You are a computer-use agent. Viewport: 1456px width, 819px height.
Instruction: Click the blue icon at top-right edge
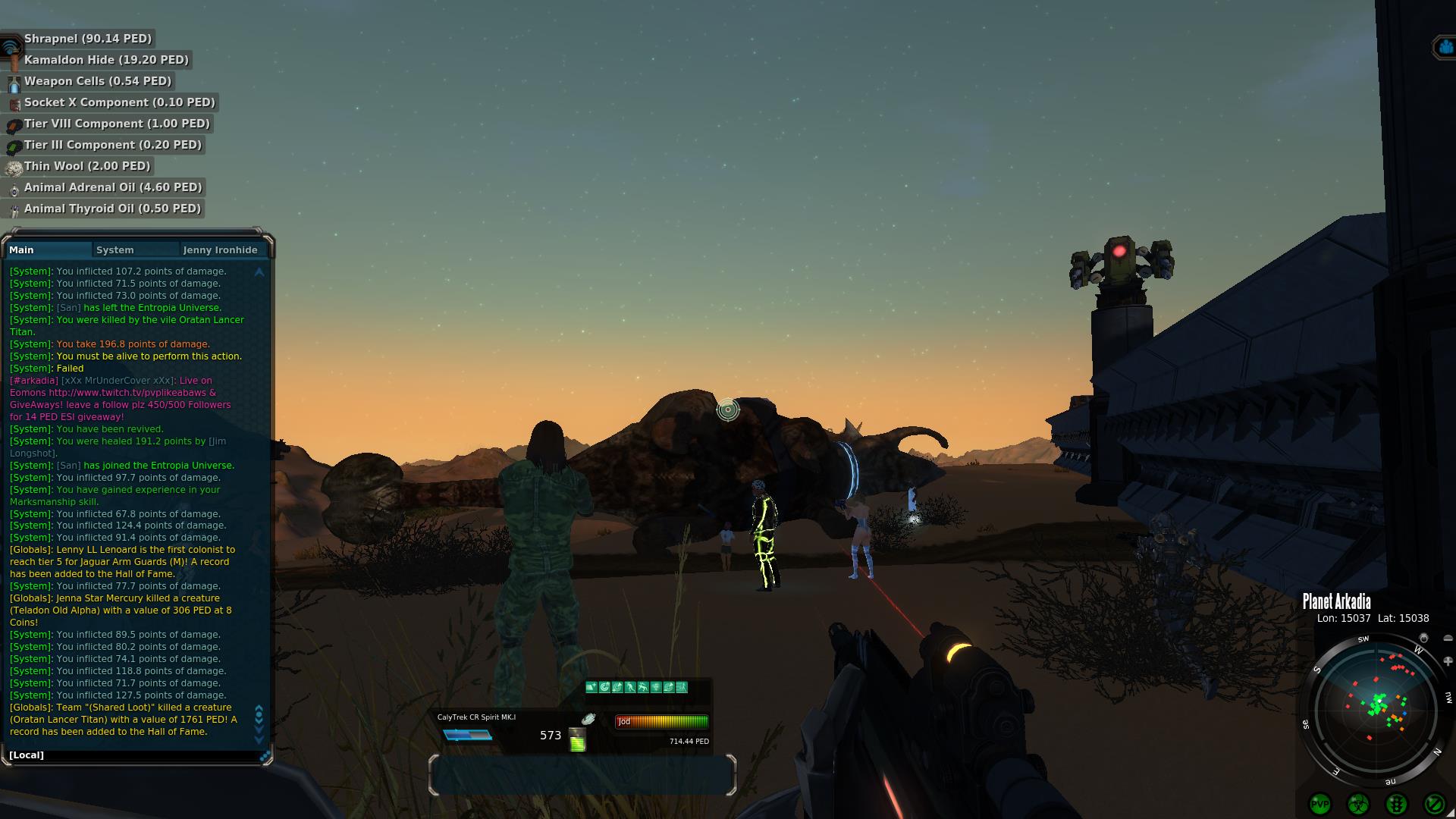(1443, 48)
